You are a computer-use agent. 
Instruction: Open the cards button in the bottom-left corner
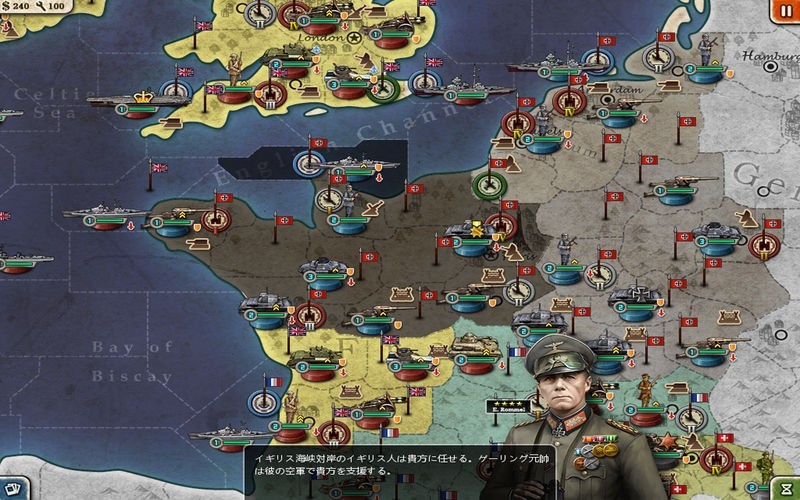[10, 489]
